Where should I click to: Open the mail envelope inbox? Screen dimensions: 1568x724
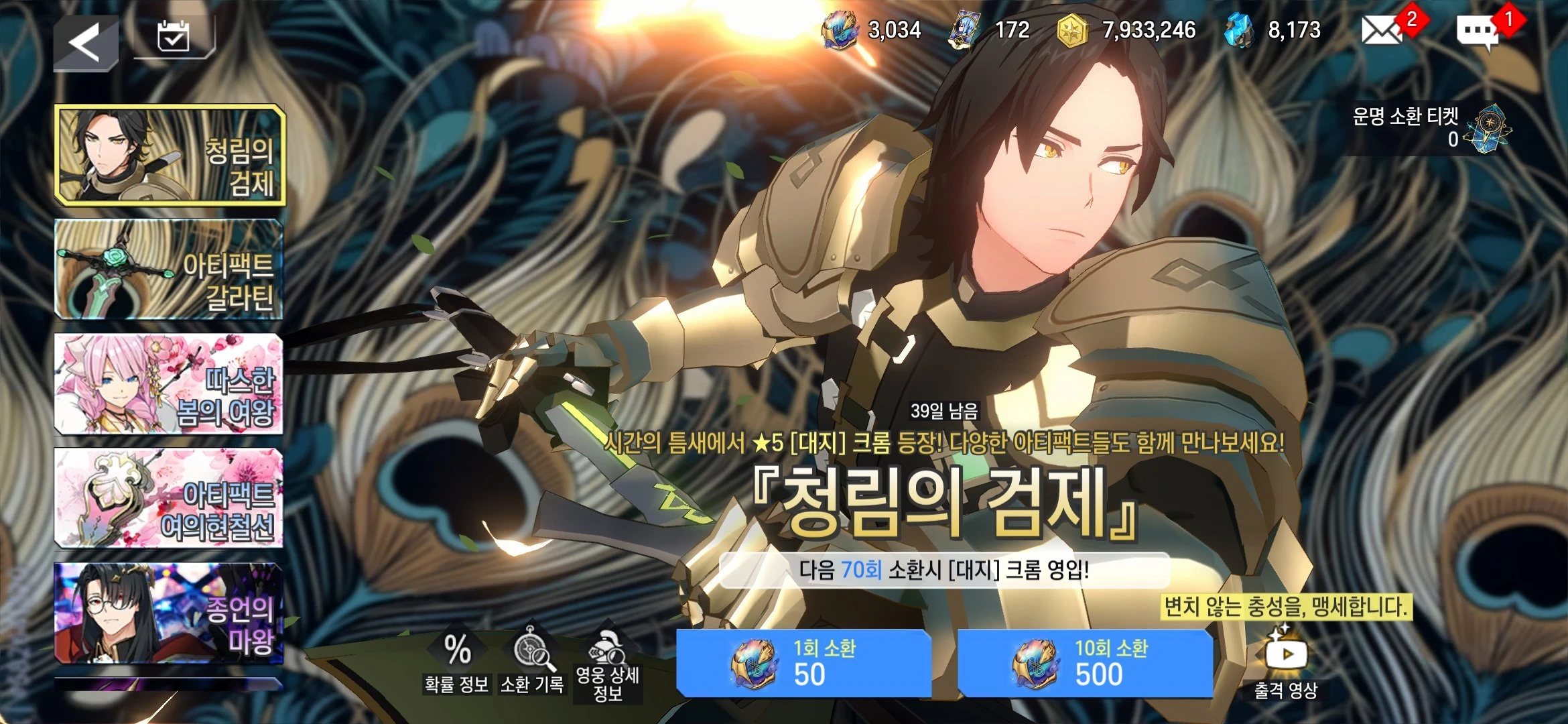[1382, 30]
